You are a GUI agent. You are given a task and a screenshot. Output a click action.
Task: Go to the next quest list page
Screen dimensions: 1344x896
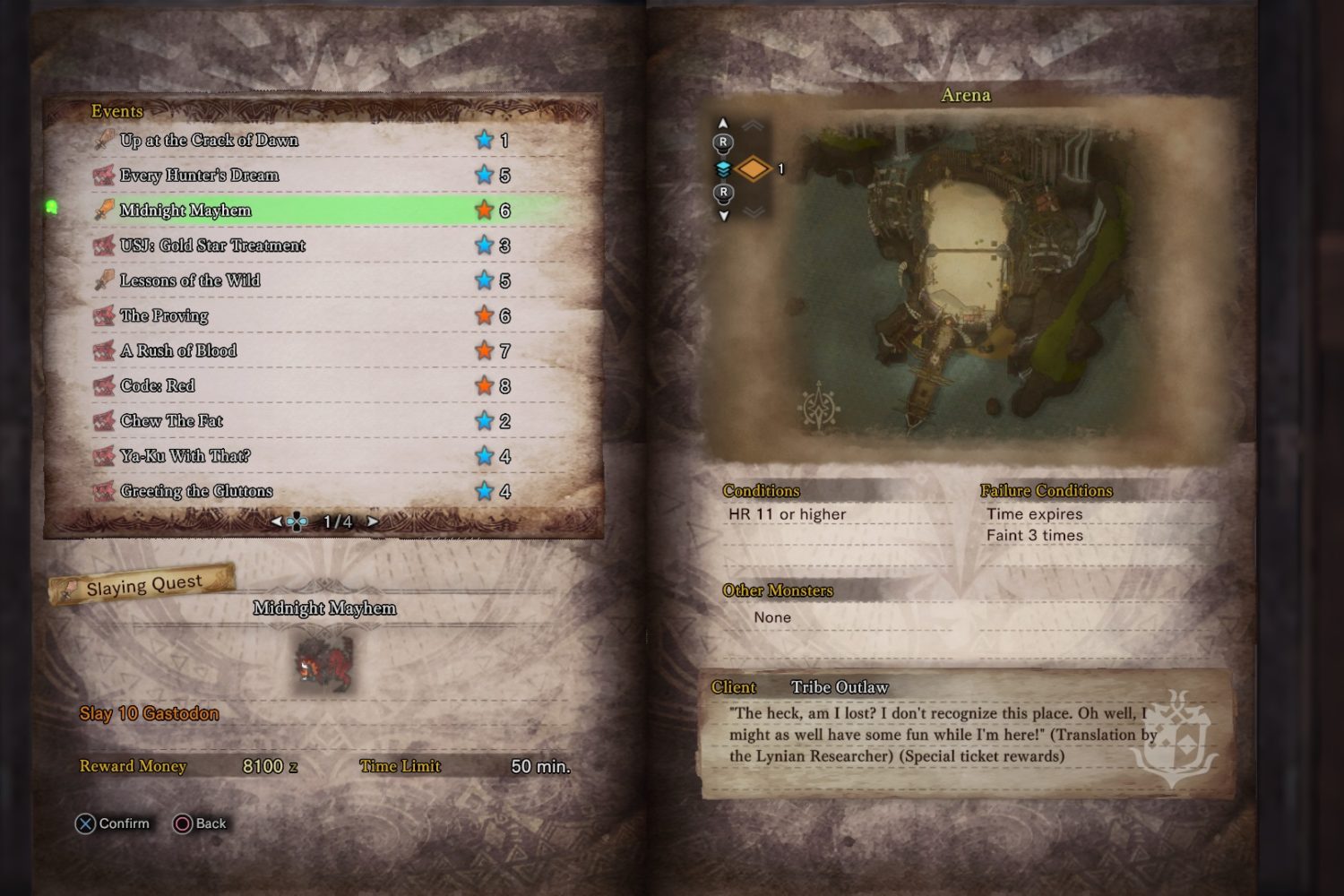point(373,521)
